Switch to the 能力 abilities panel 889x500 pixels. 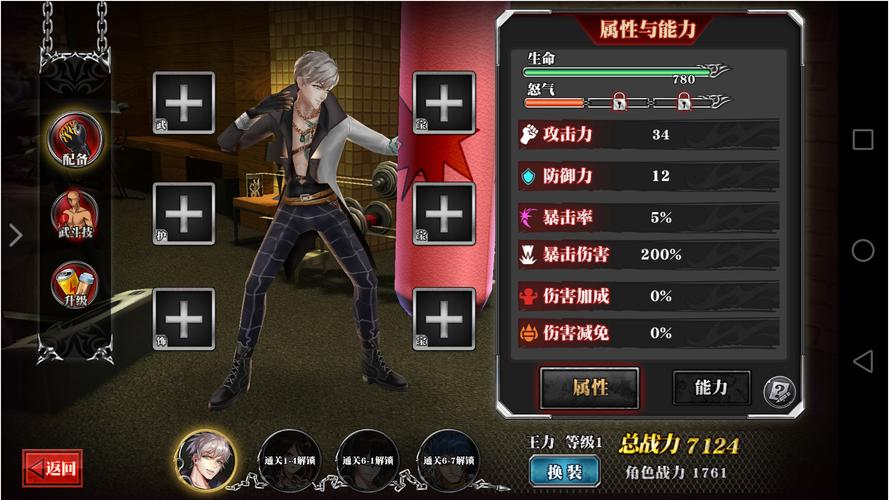[711, 387]
